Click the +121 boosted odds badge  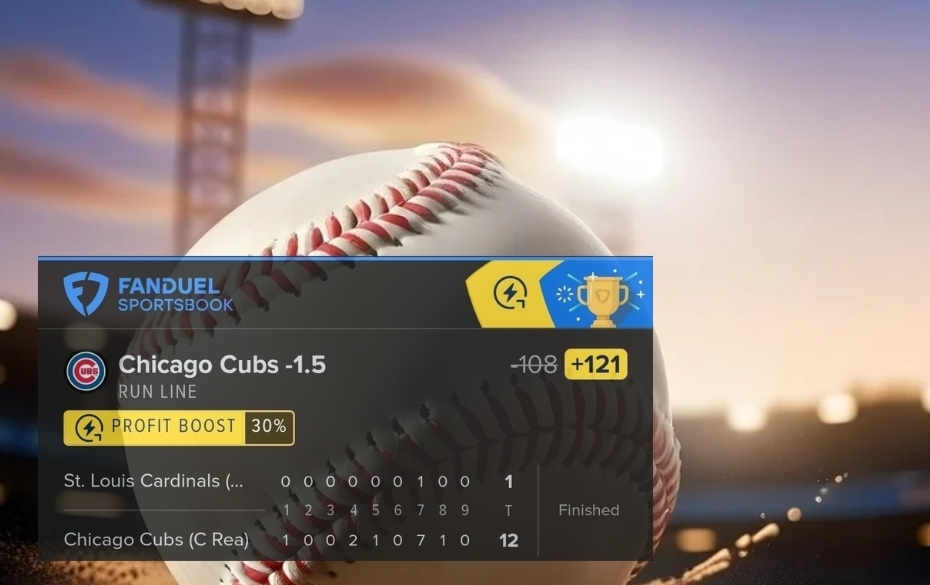pyautogui.click(x=596, y=365)
